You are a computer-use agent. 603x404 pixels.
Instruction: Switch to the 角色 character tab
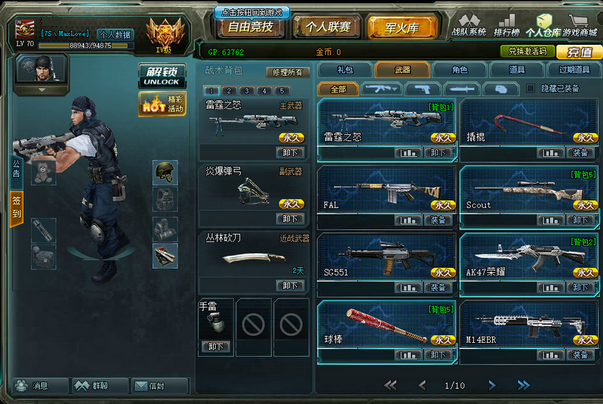pos(459,70)
